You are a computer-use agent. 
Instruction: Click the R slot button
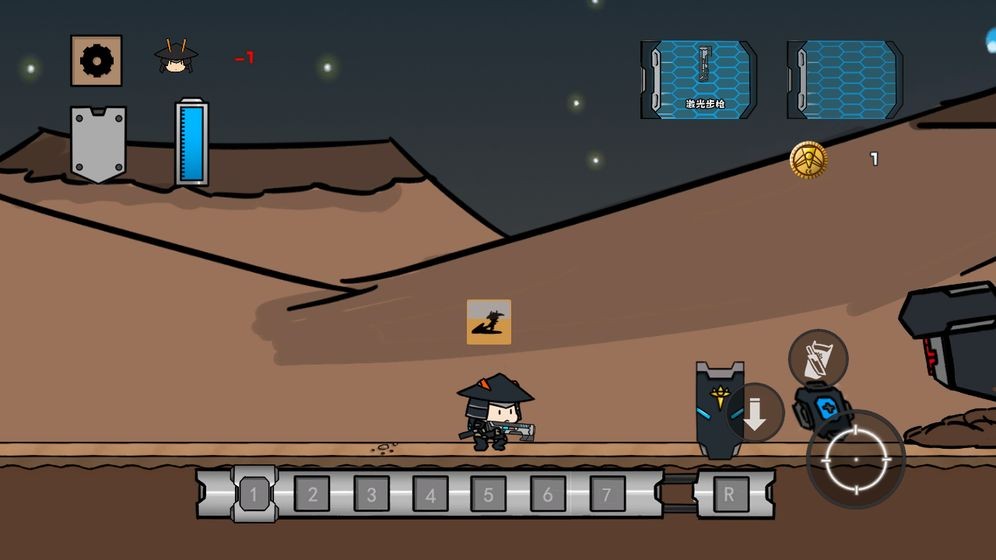(x=730, y=494)
